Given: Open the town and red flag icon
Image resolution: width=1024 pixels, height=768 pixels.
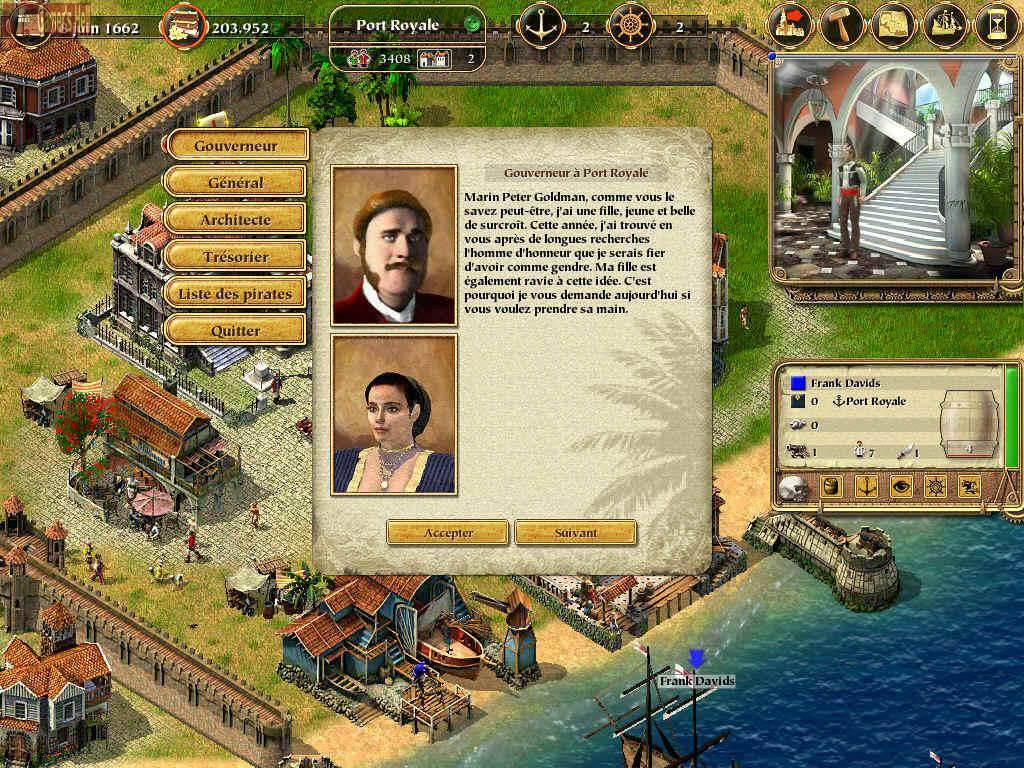Looking at the screenshot, I should point(790,24).
